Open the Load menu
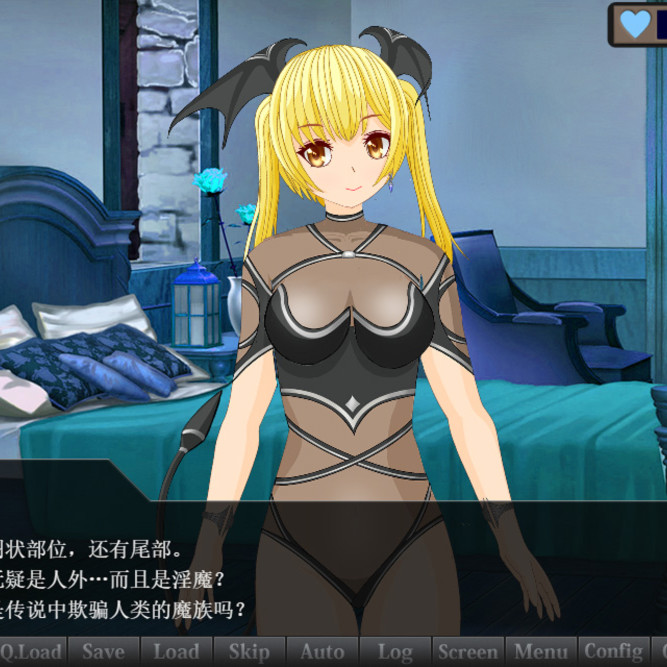The height and width of the screenshot is (667, 667). (x=176, y=652)
